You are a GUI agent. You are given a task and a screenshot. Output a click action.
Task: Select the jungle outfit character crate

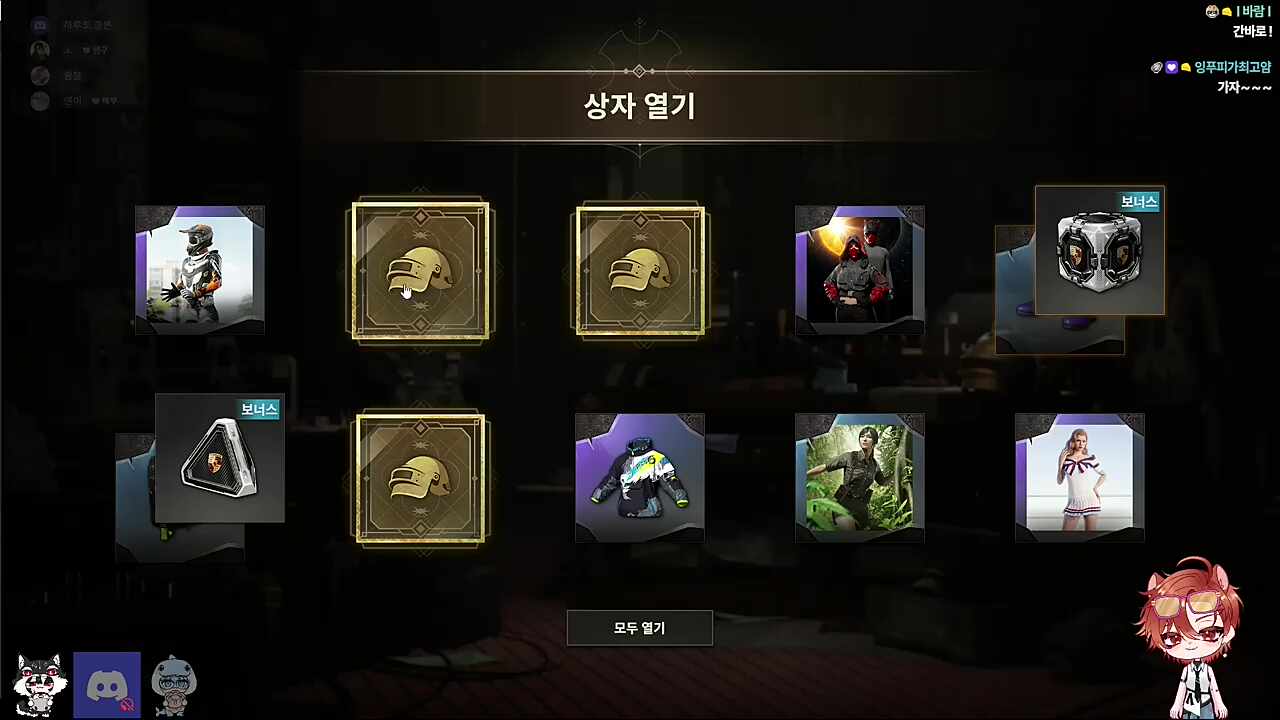pos(860,477)
